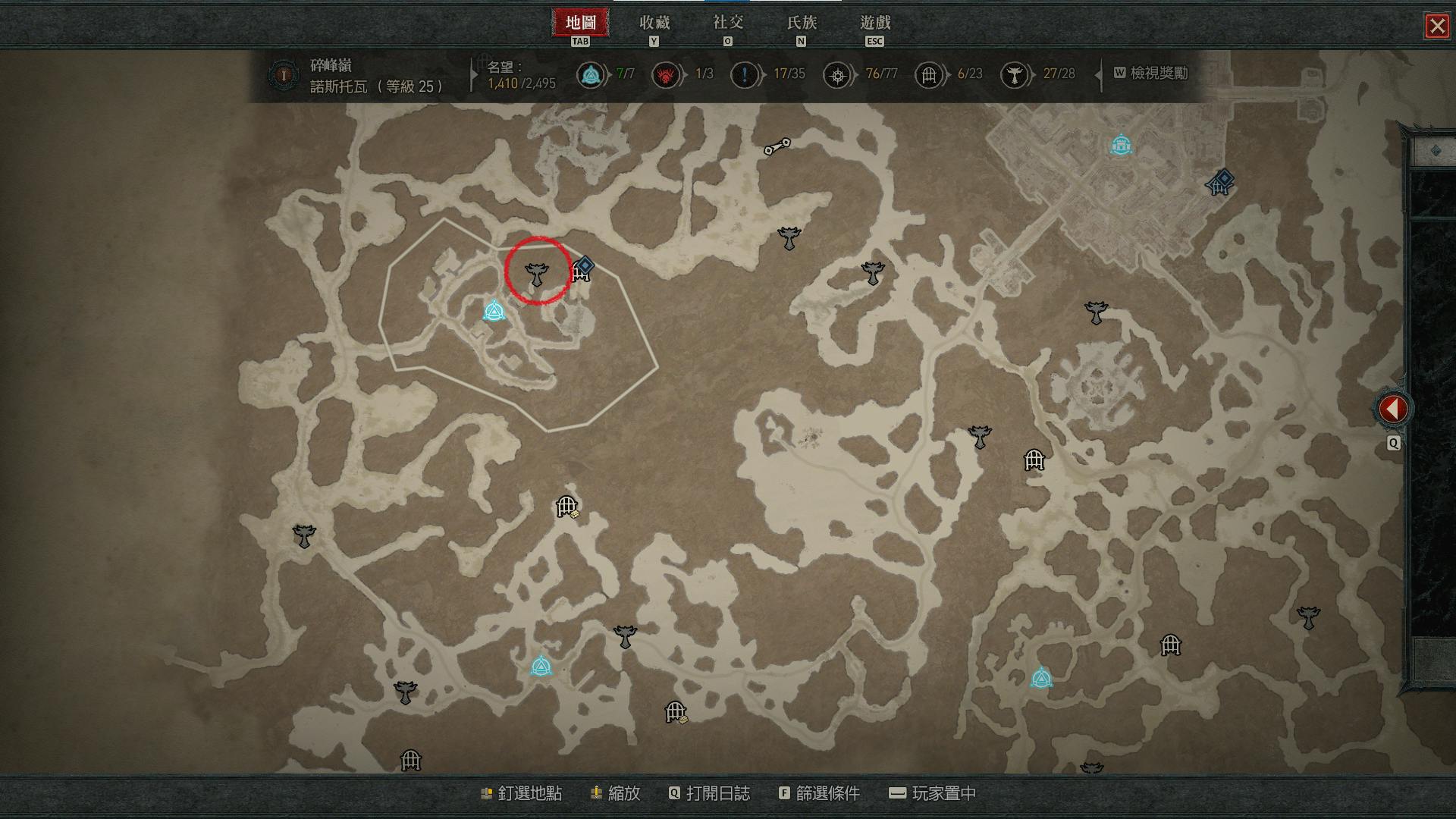Open the 收藏 collection tab
Viewport: 1456px width, 819px height.
point(654,24)
